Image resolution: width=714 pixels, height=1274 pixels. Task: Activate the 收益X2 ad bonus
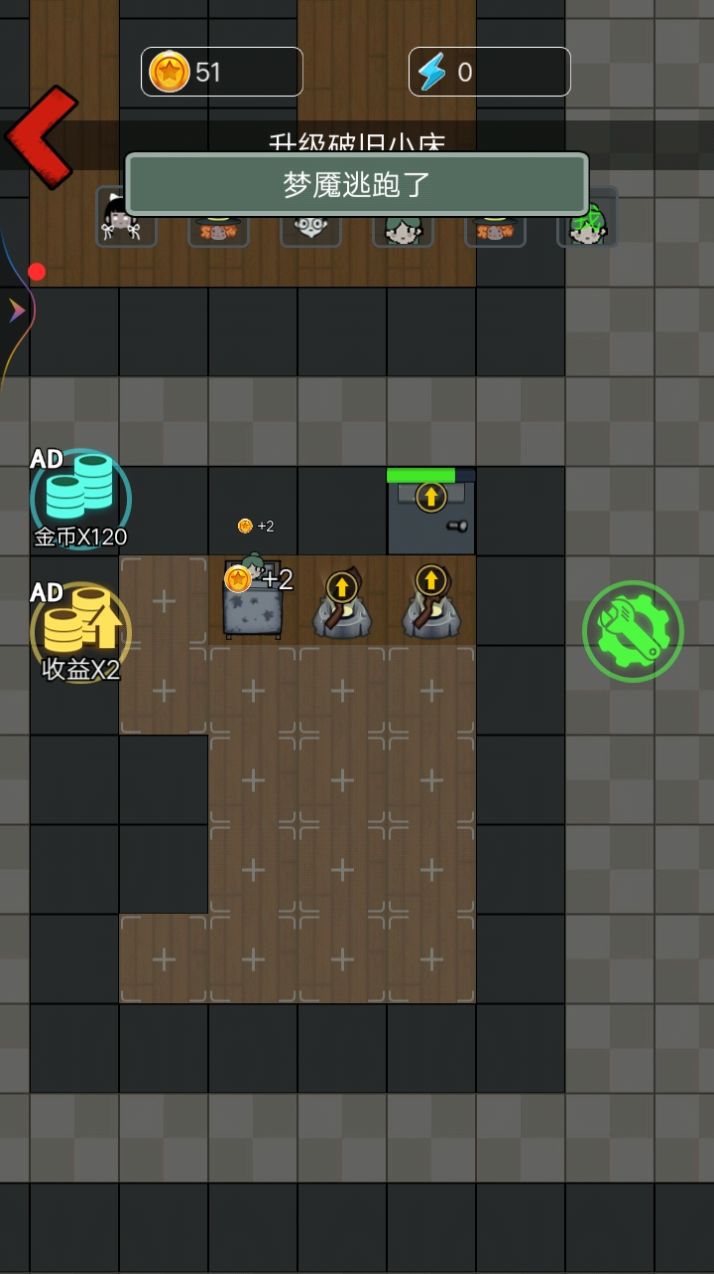point(80,632)
